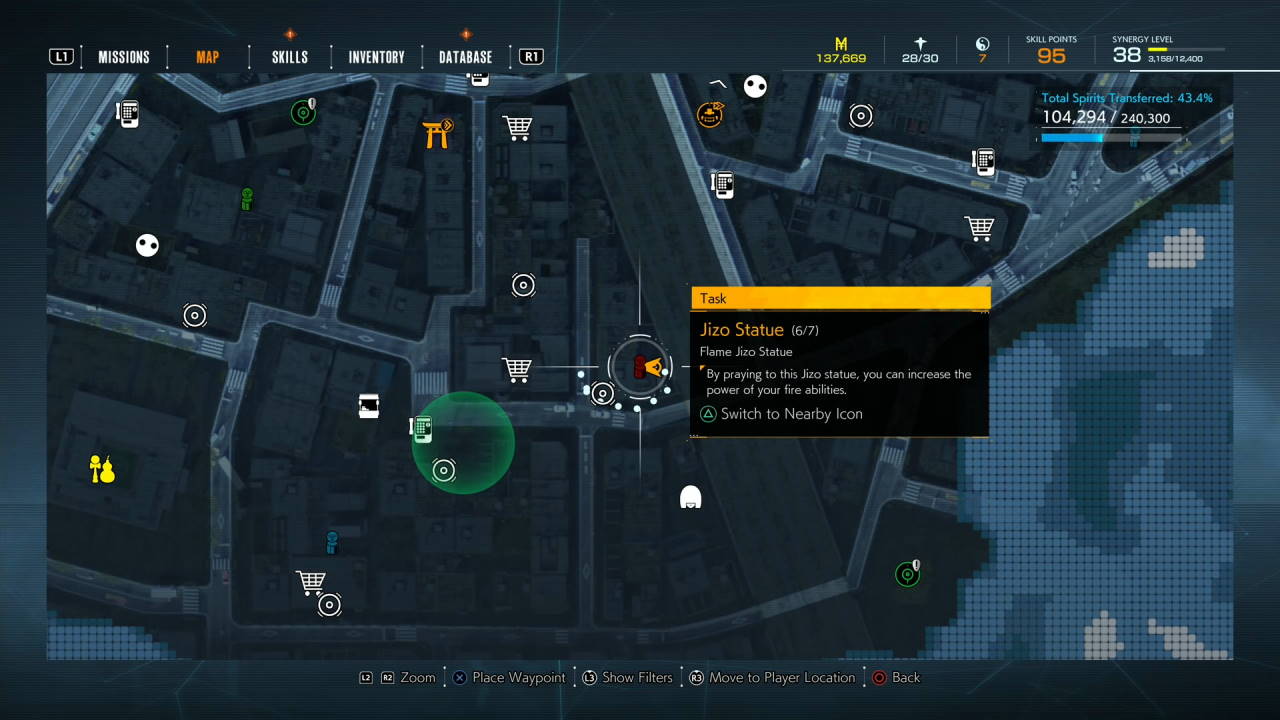This screenshot has height=720, width=1280.
Task: Open the Missions tab
Action: pos(124,57)
